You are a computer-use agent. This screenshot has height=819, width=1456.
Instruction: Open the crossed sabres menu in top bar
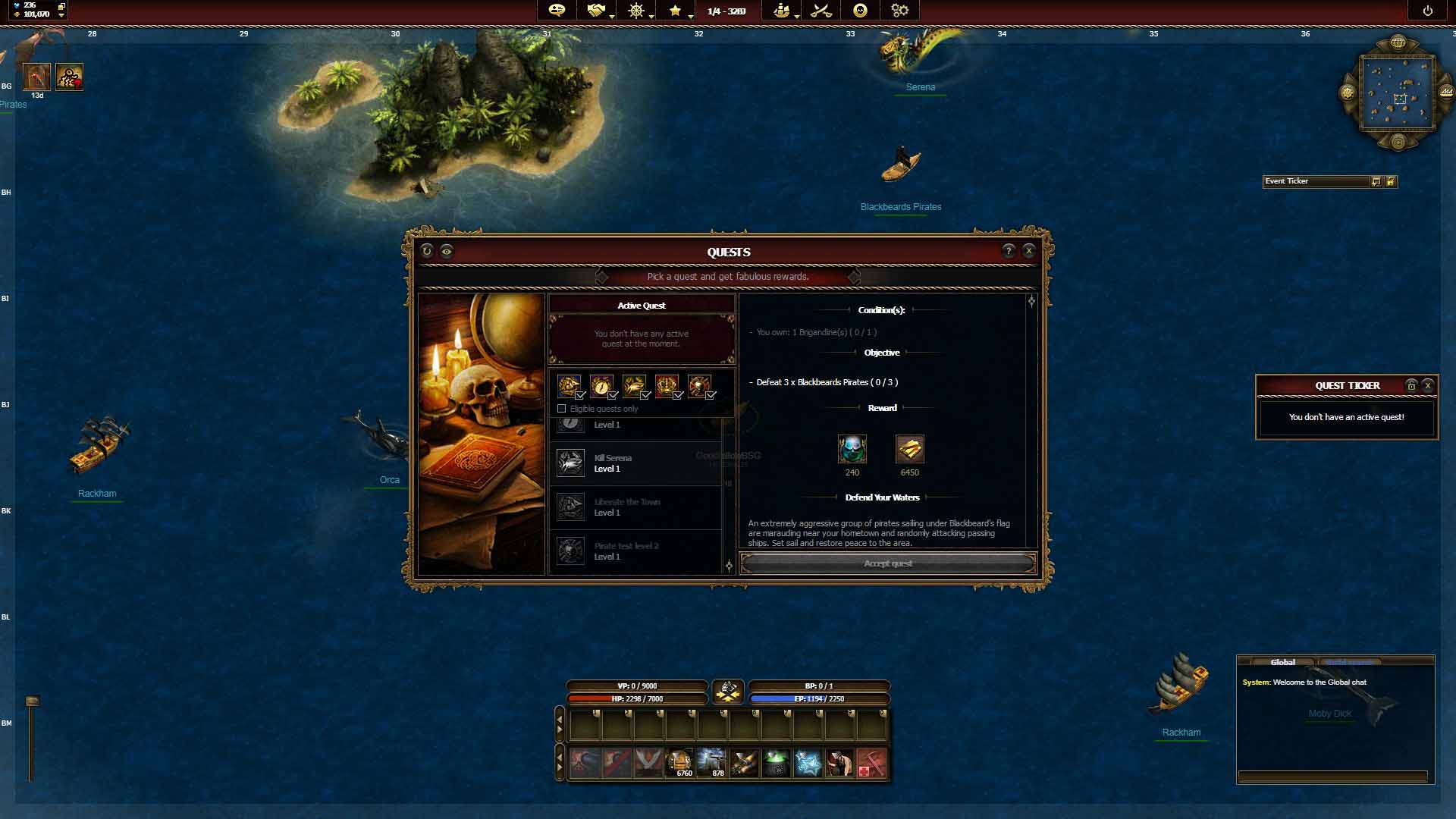[821, 11]
